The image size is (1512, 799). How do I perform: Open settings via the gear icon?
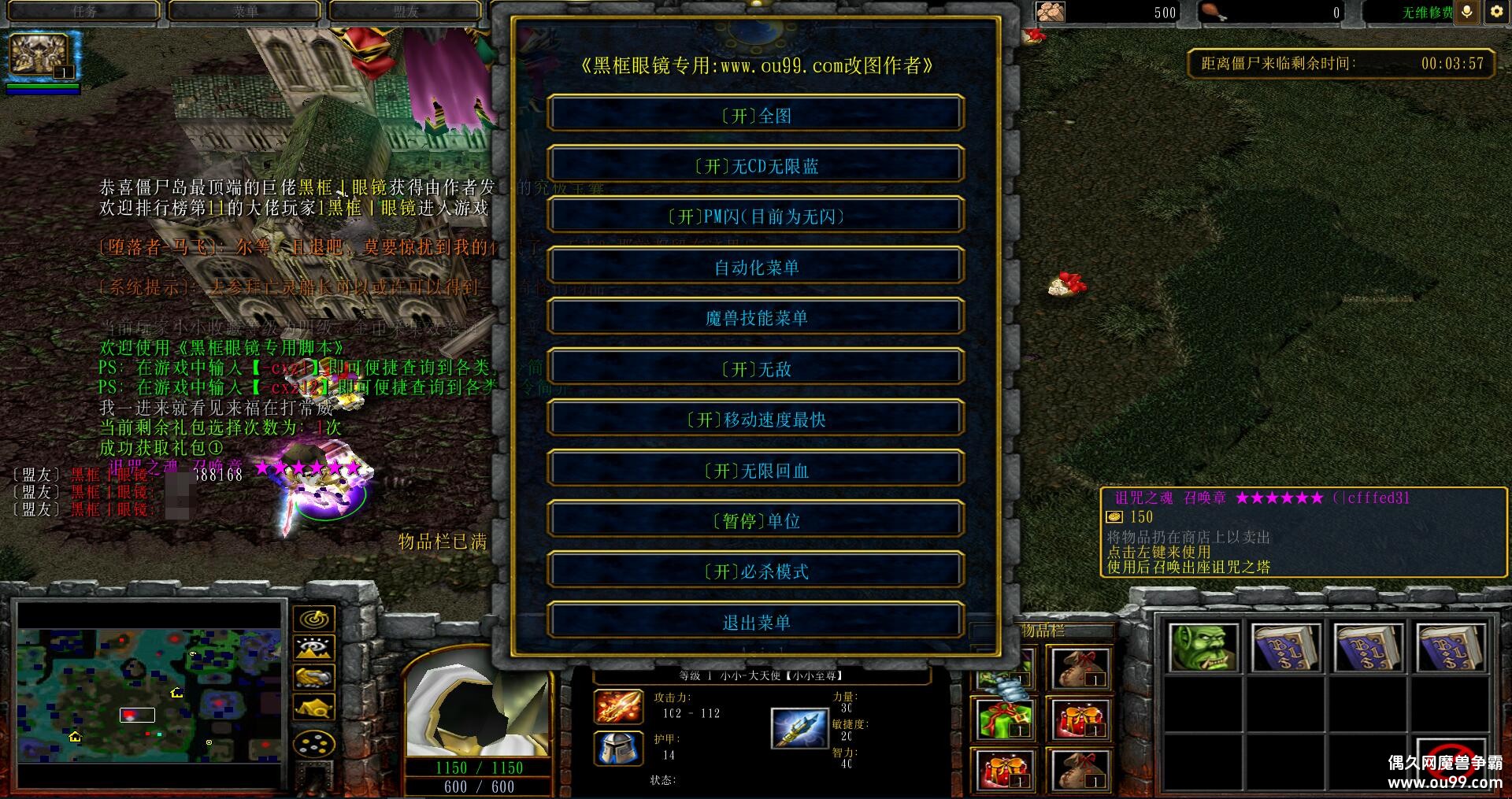click(1495, 12)
